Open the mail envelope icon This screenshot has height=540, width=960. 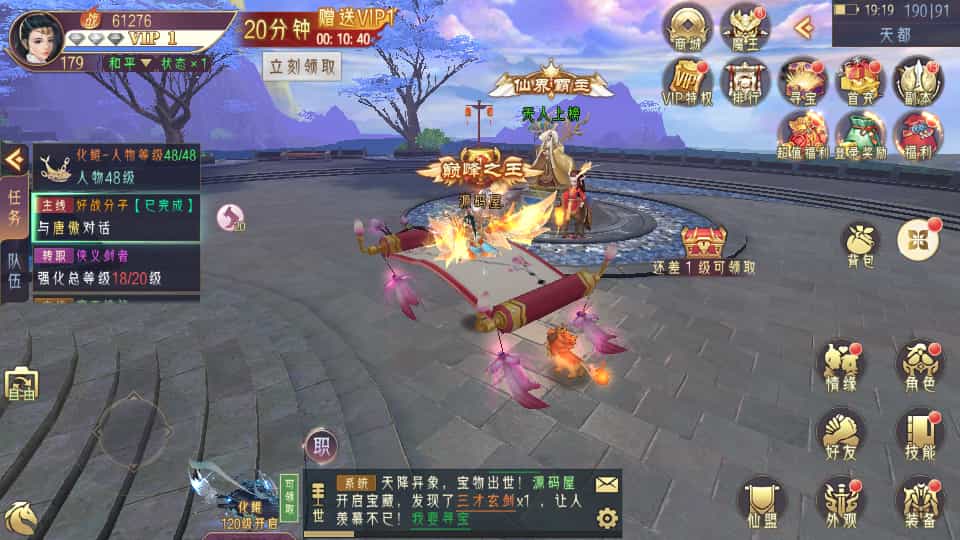(x=606, y=484)
